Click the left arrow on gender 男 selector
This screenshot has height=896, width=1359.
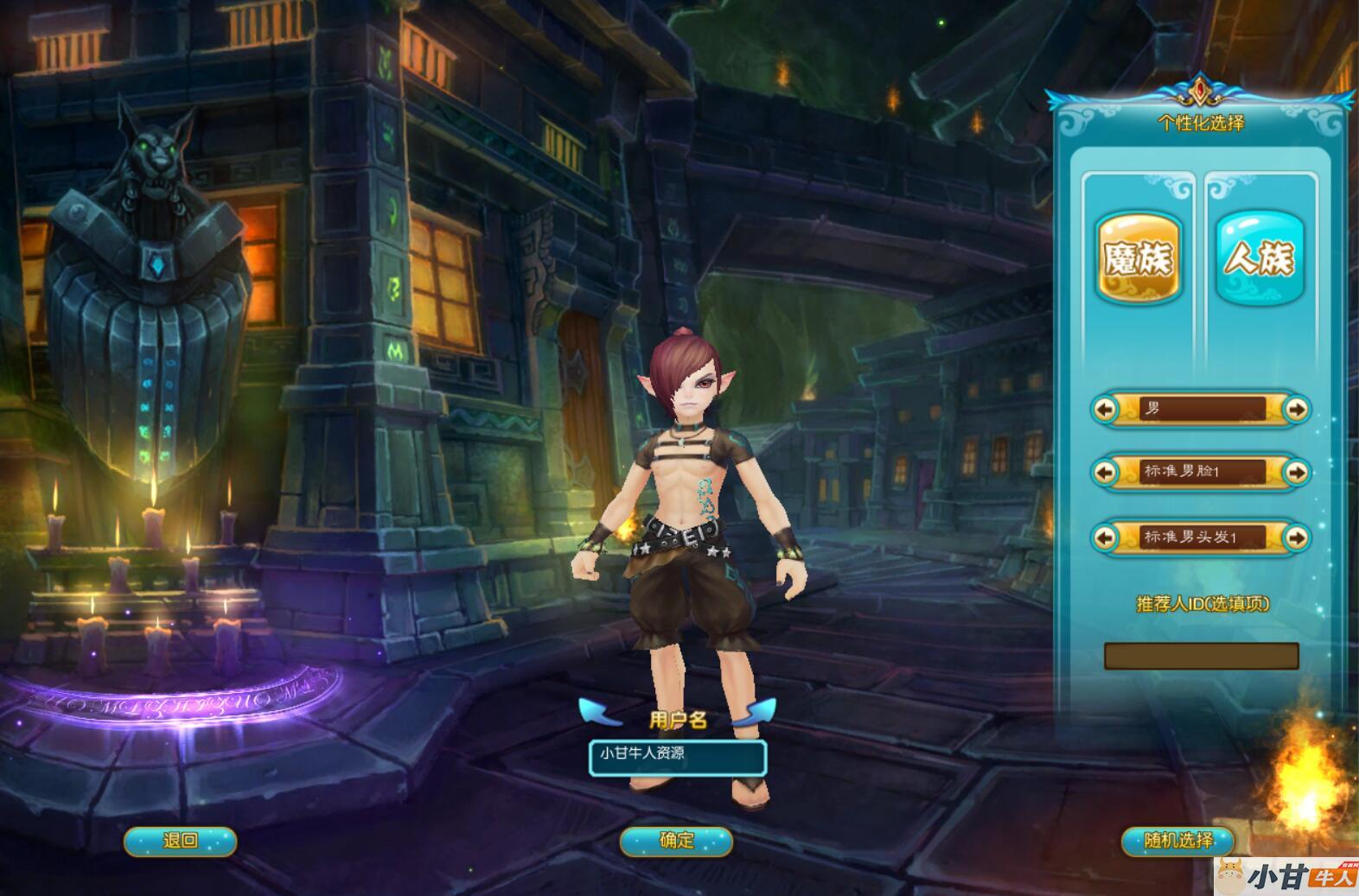click(1105, 409)
